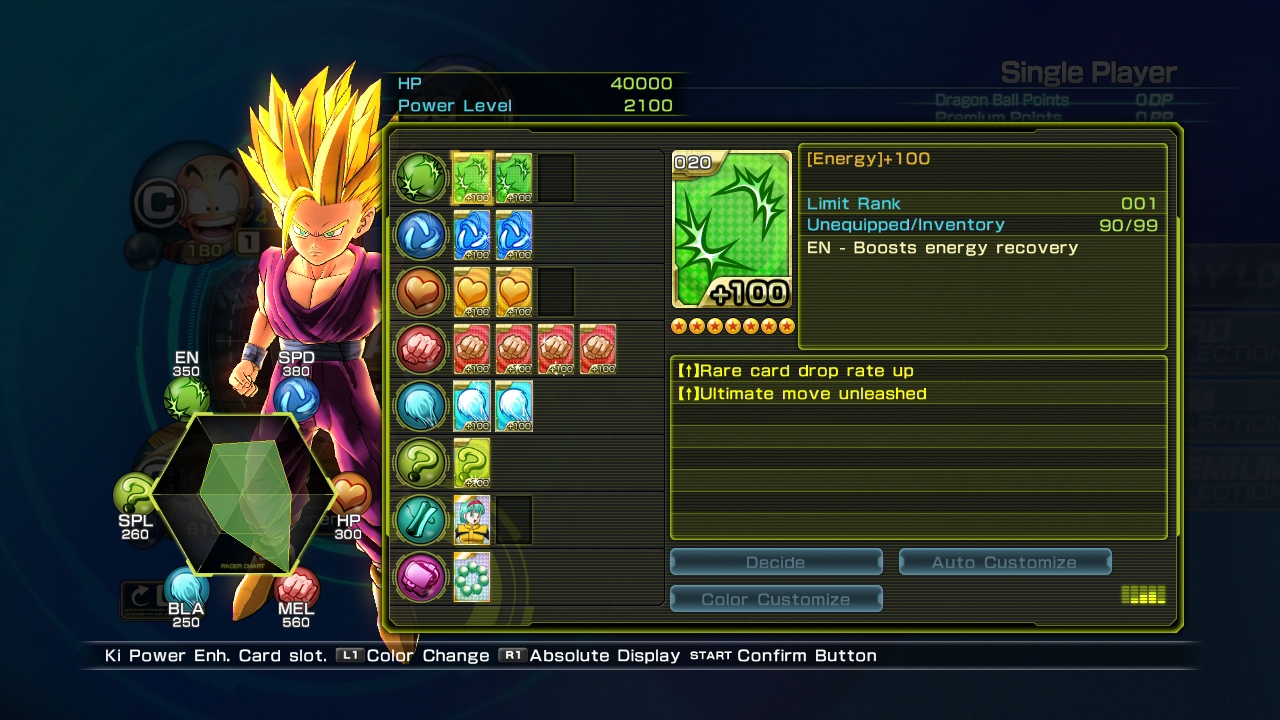Select the orange heart HP category icon
Viewport: 1280px width, 720px height.
coord(421,292)
